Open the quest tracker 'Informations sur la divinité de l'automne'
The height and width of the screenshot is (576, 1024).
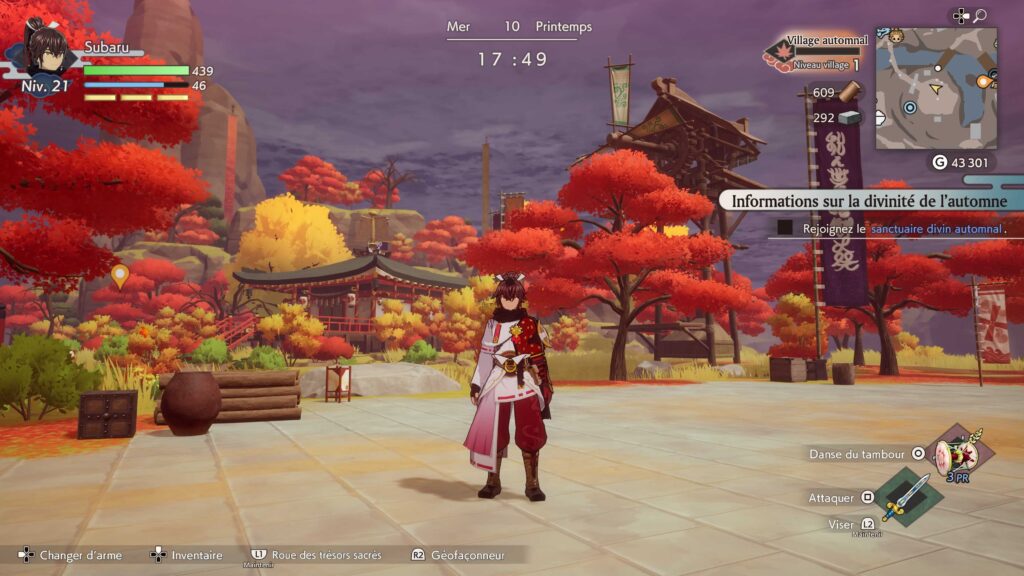[x=868, y=201]
